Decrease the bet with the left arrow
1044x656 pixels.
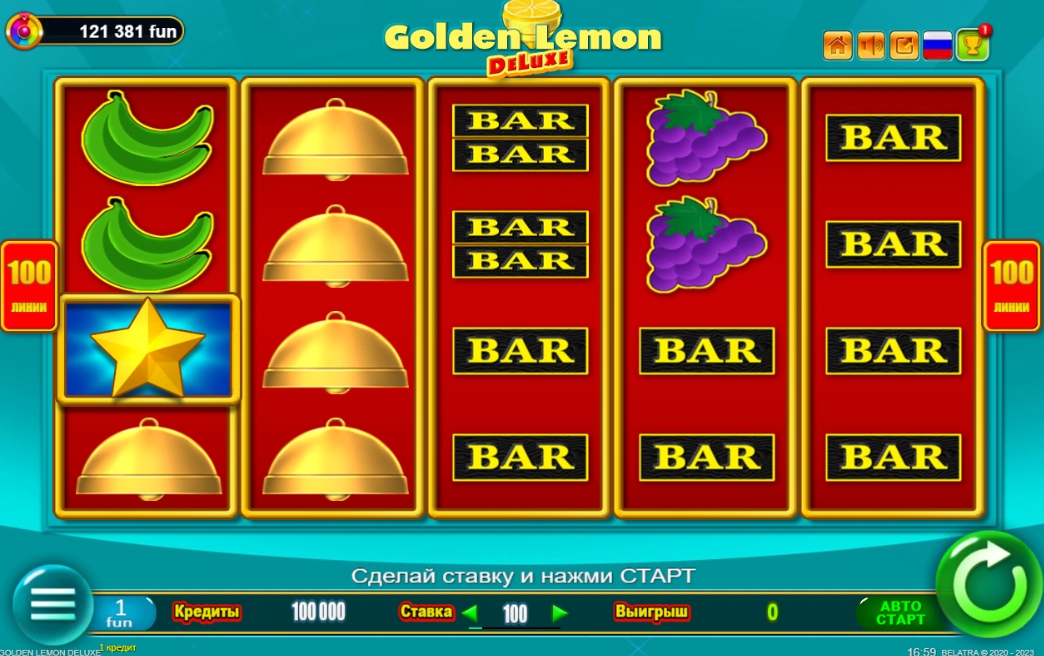469,613
